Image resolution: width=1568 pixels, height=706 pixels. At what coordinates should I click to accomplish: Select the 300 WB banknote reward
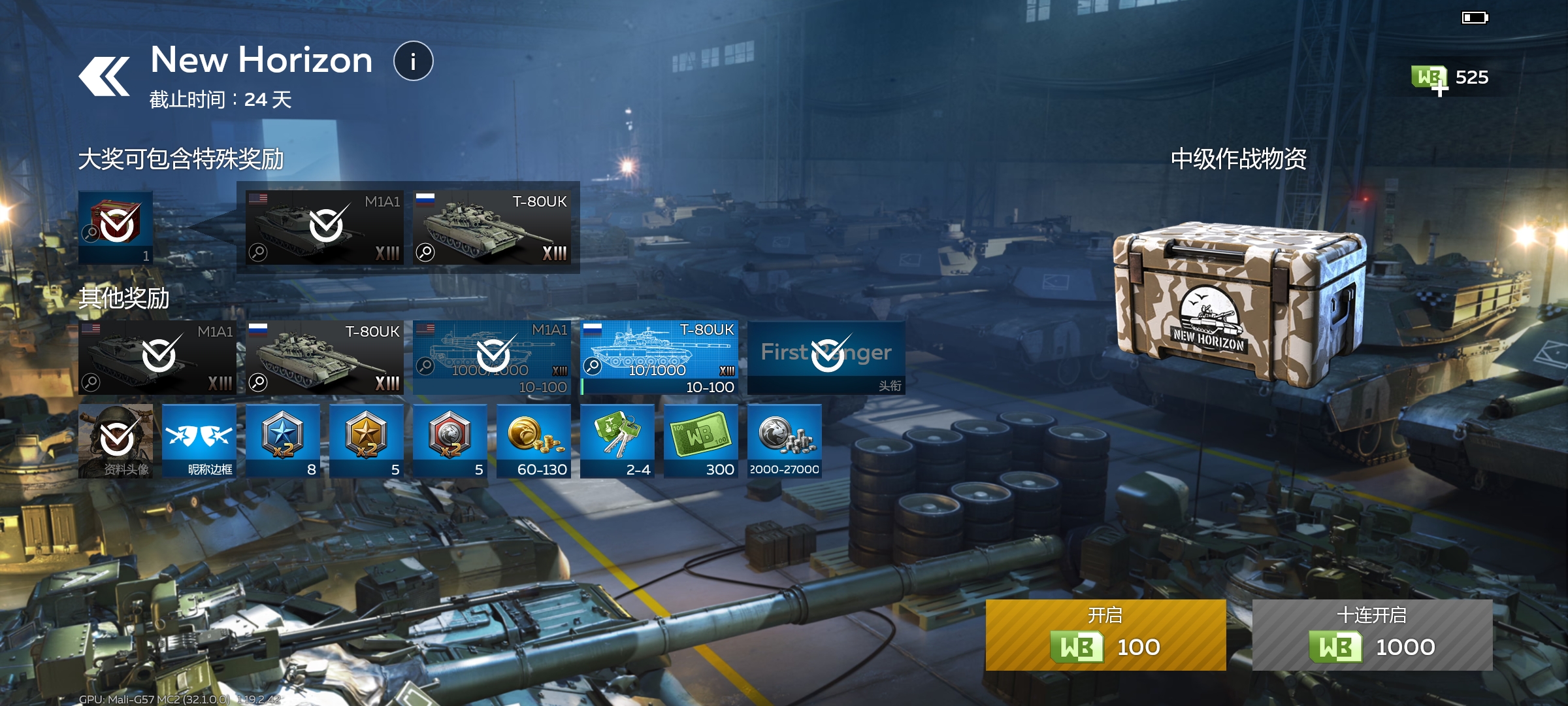(x=701, y=441)
